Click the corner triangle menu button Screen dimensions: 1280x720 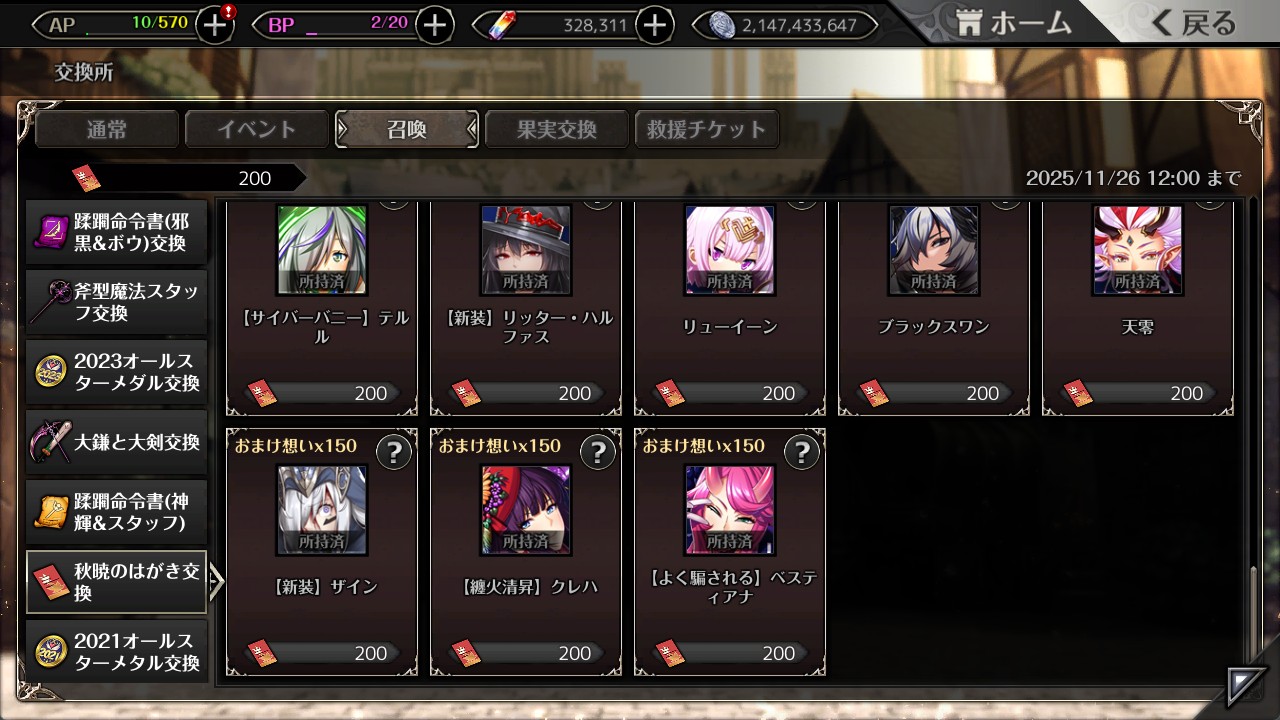coord(1245,687)
